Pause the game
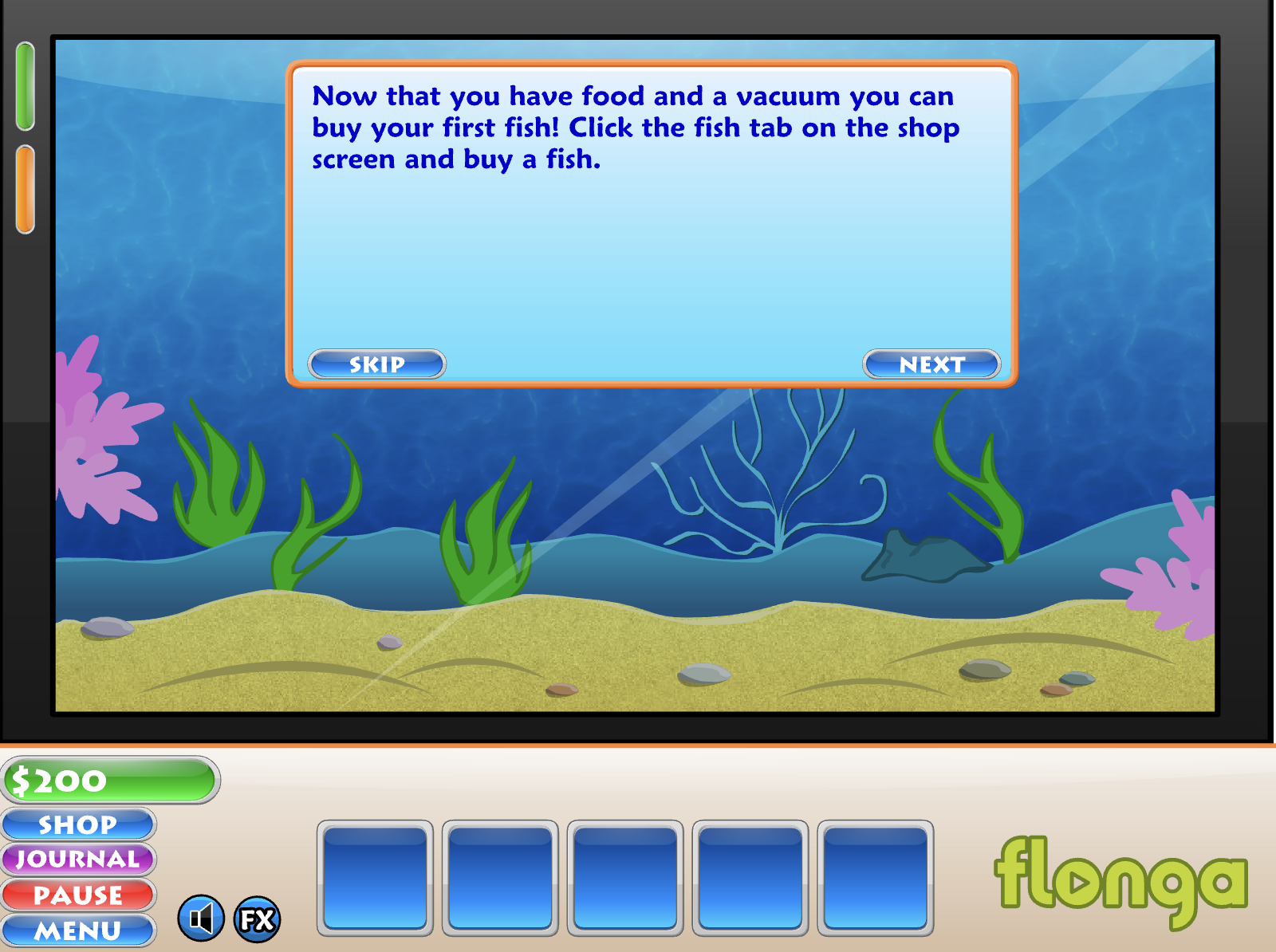Viewport: 1276px width, 952px height. [78, 895]
